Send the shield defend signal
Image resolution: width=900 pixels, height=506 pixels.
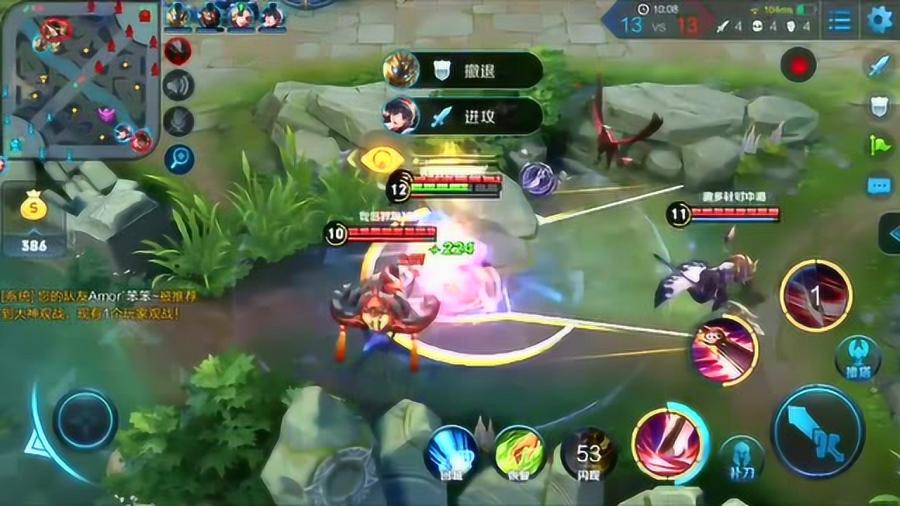878,105
